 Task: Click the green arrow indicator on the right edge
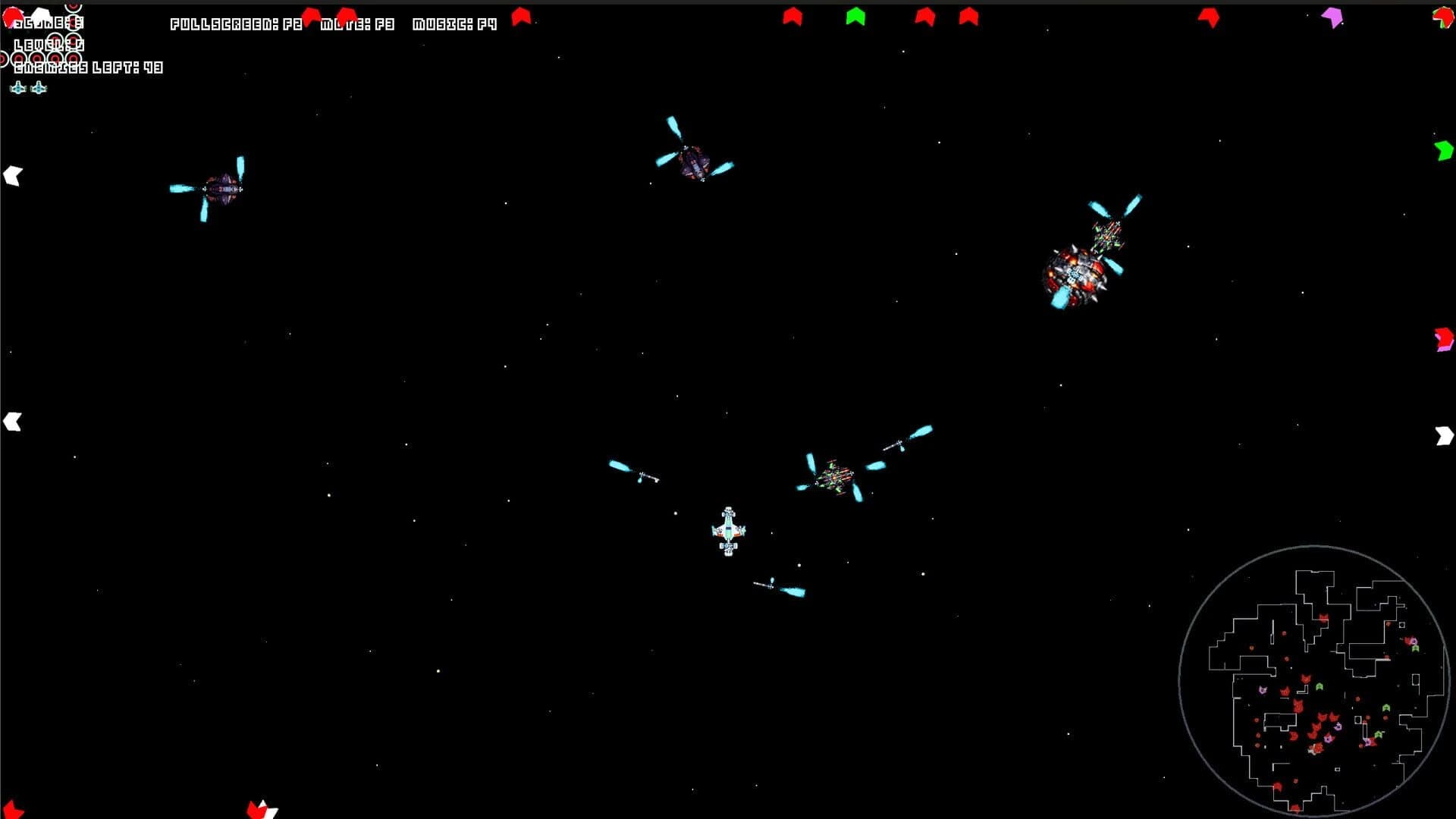coord(1445,152)
